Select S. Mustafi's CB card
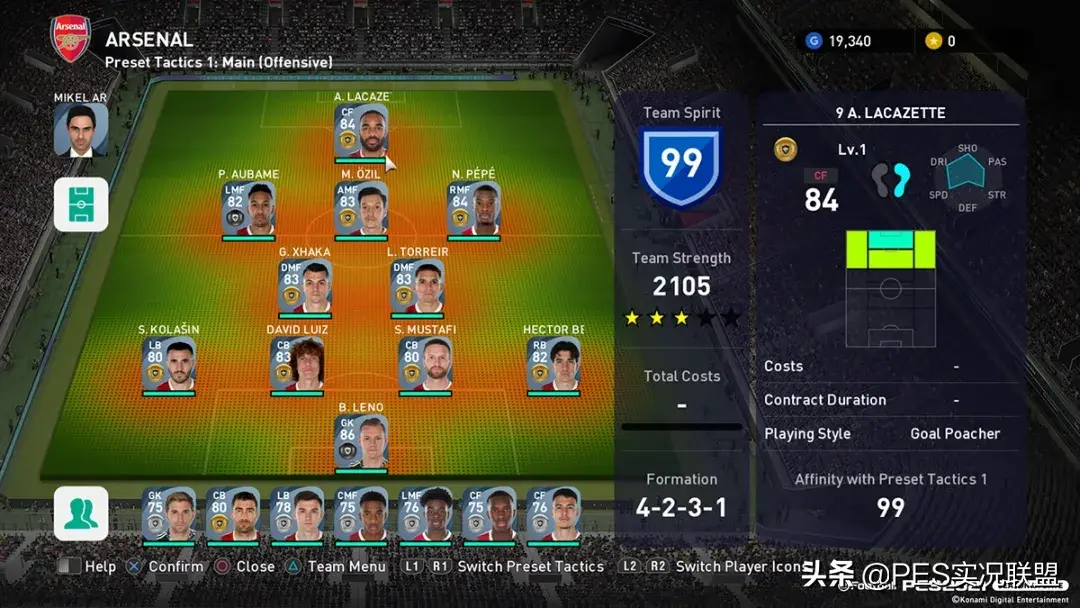 click(425, 364)
